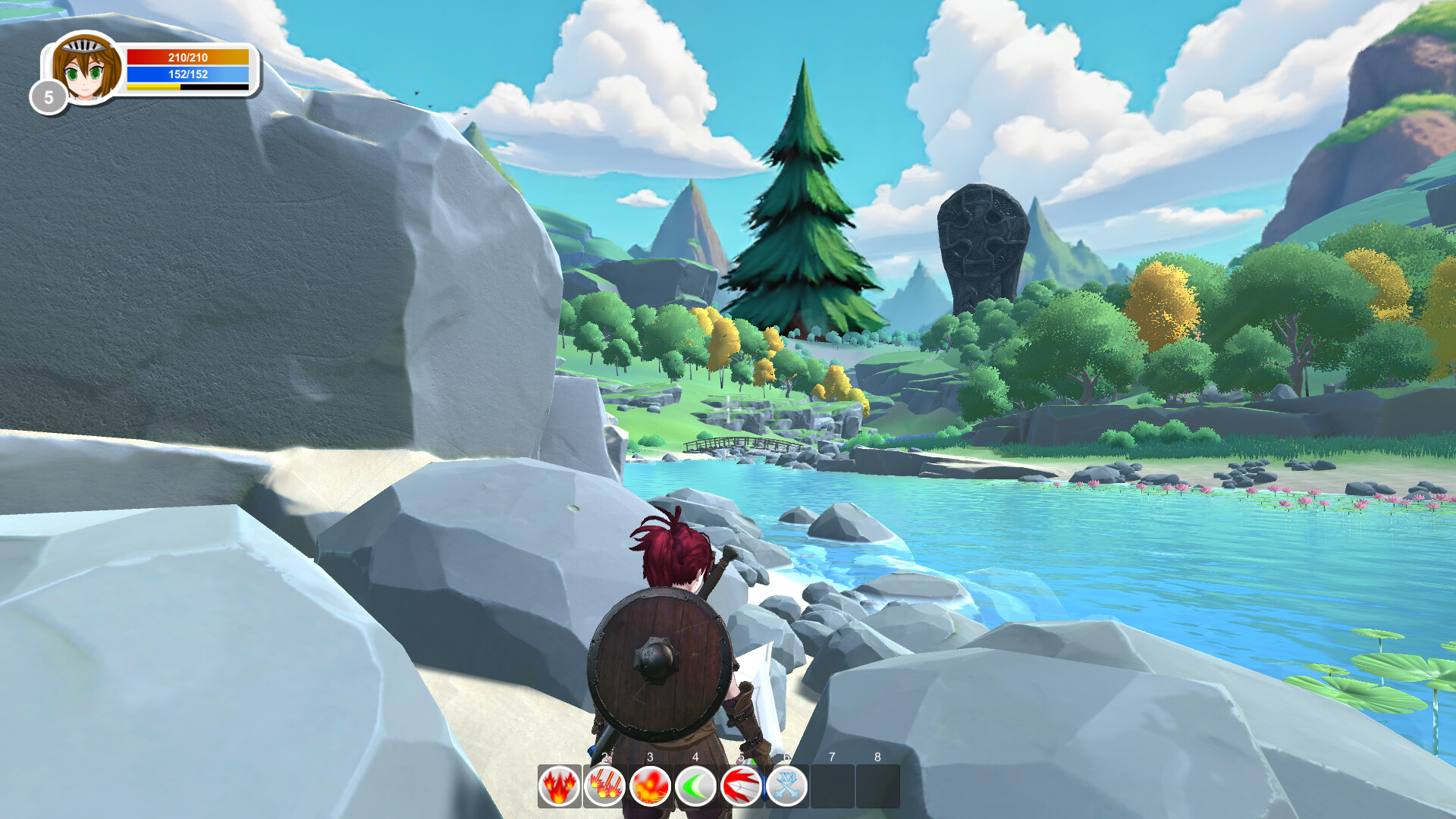Click the yellow experience progress bar
Image resolution: width=1456 pixels, height=819 pixels.
[x=152, y=86]
